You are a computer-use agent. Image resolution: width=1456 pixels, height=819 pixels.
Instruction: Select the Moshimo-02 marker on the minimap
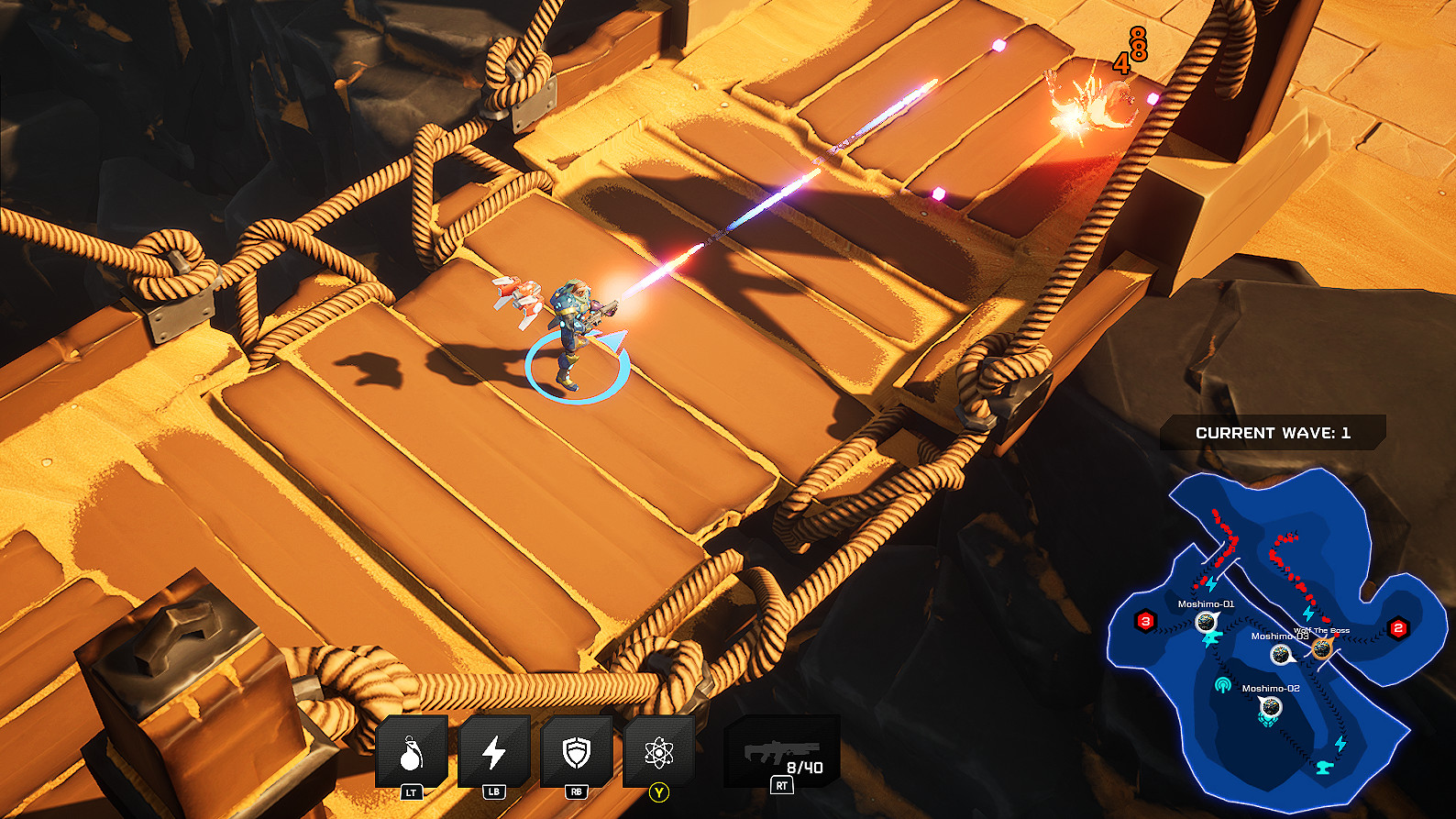[x=1270, y=707]
